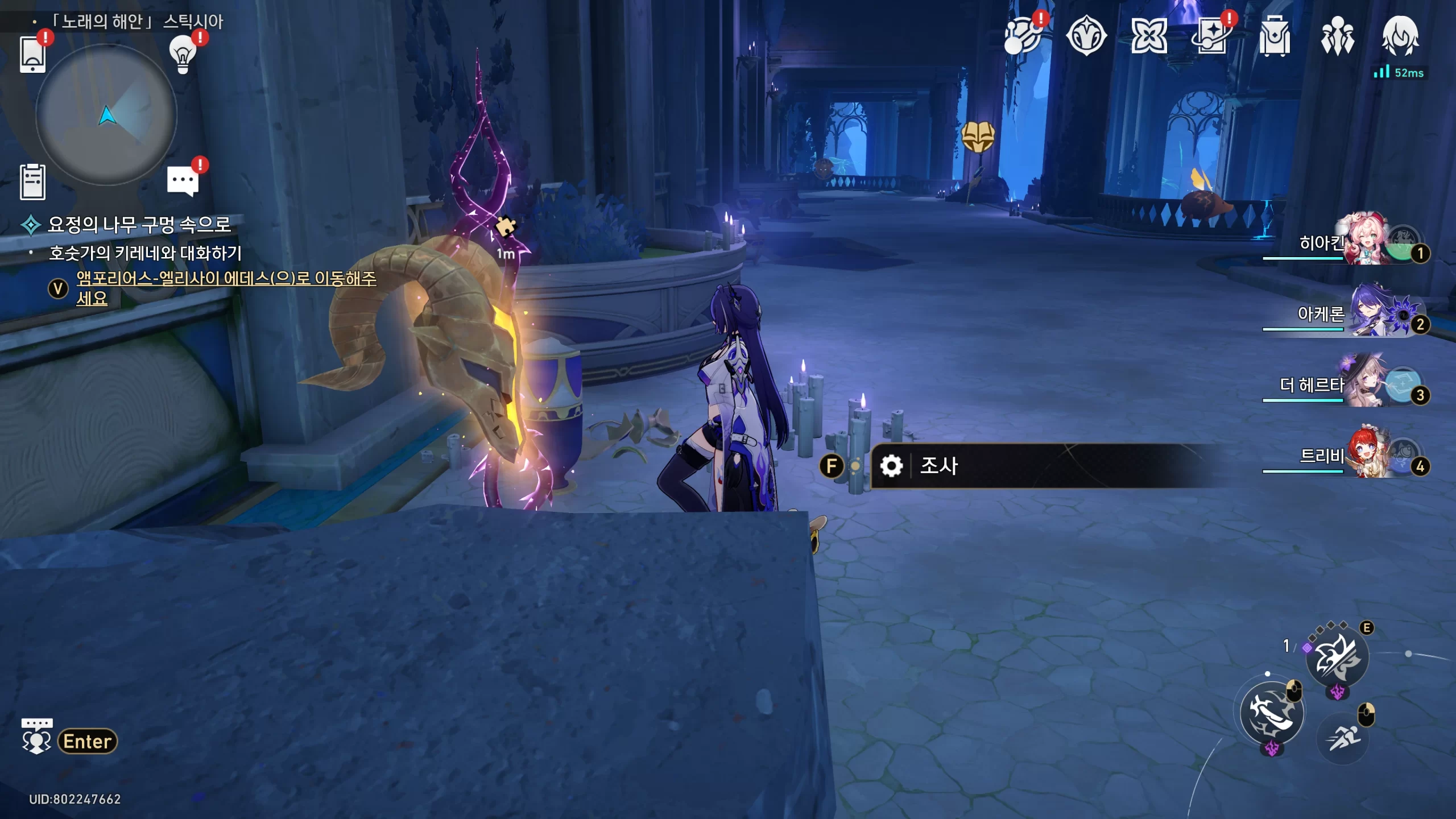This screenshot has width=1456, height=819.
Task: Open the backpack inventory icon
Action: pos(1274,36)
